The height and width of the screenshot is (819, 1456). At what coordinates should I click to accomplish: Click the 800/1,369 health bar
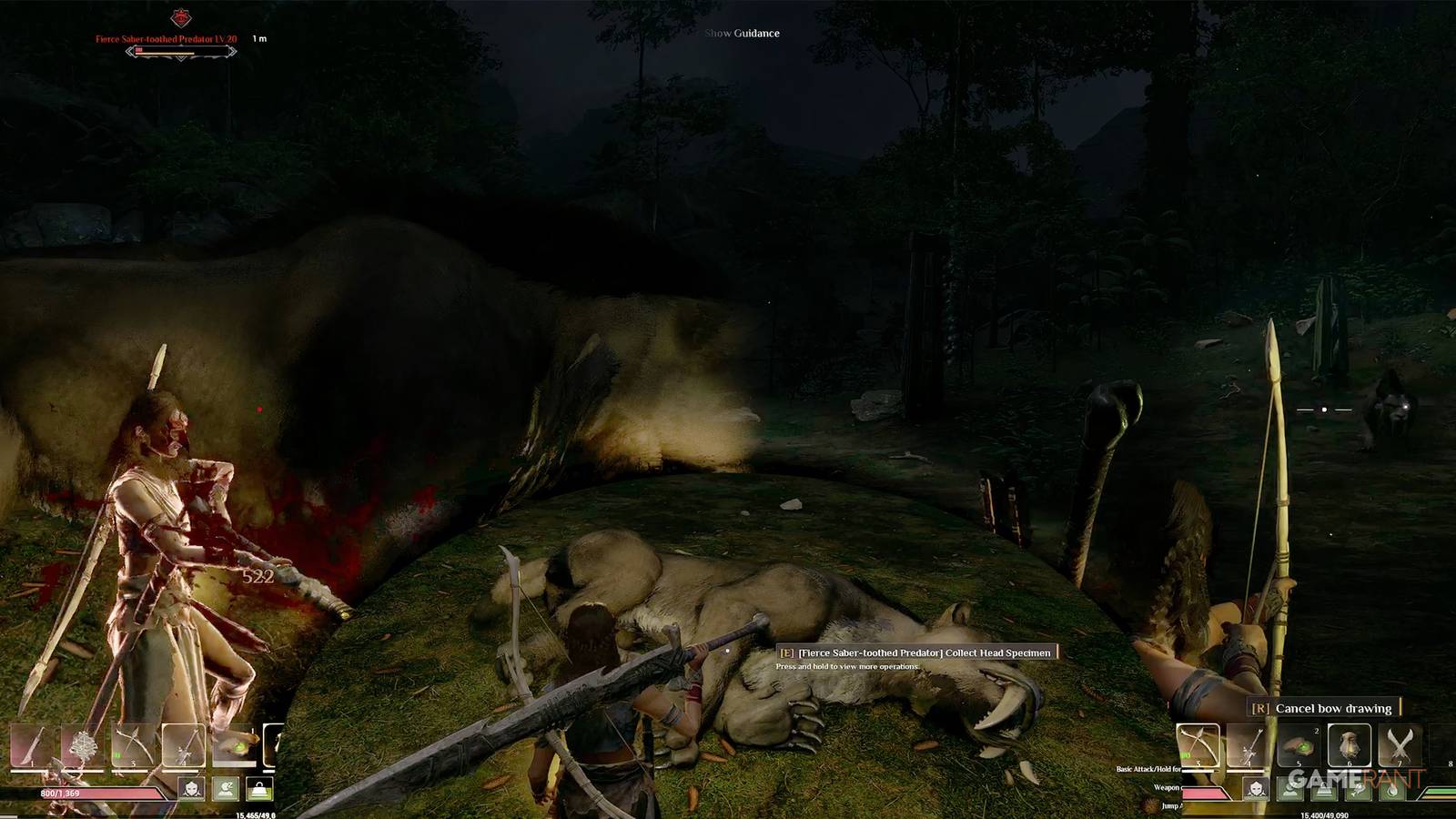tap(58, 793)
